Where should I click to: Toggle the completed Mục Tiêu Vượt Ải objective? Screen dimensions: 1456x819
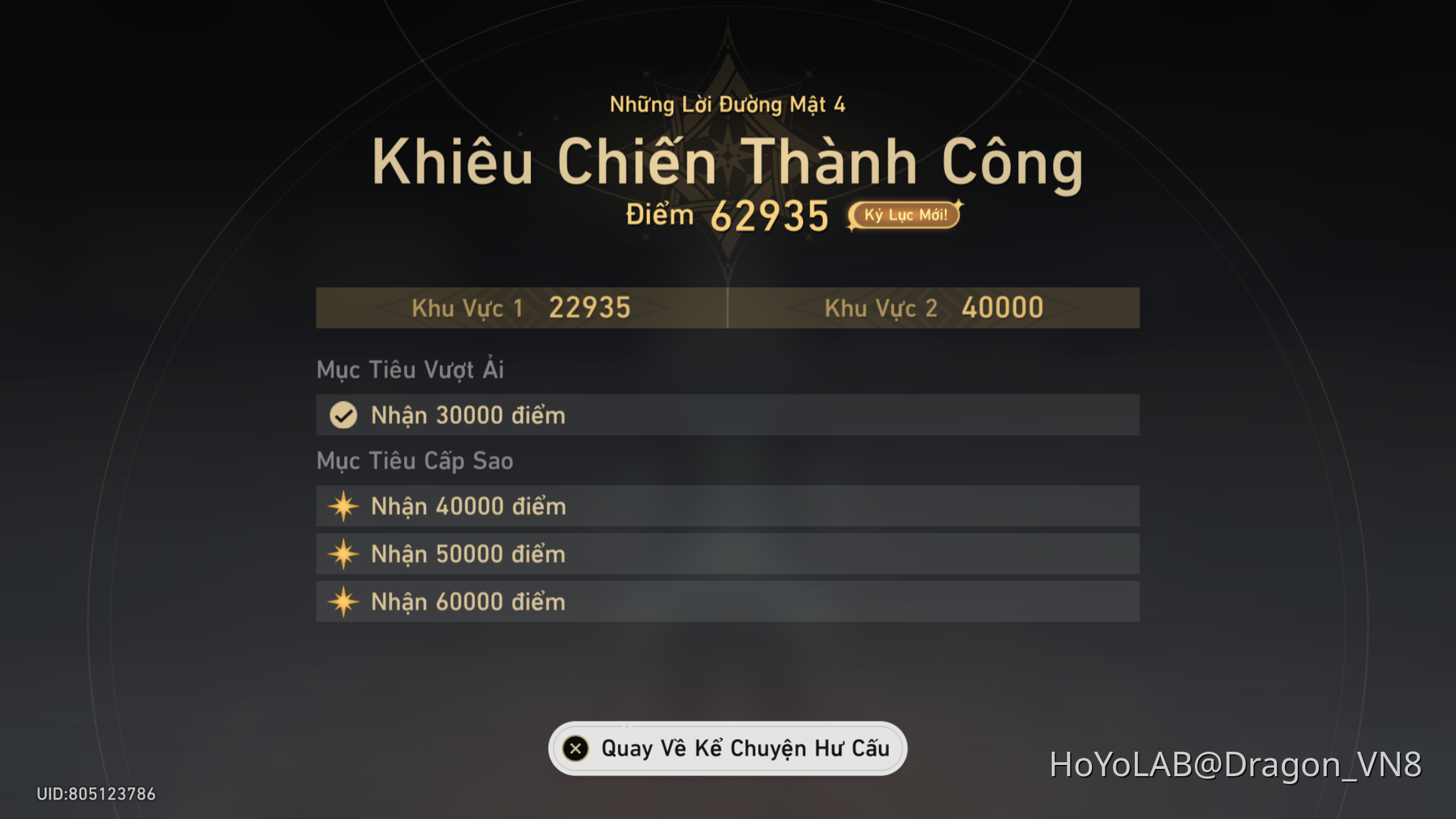point(725,415)
